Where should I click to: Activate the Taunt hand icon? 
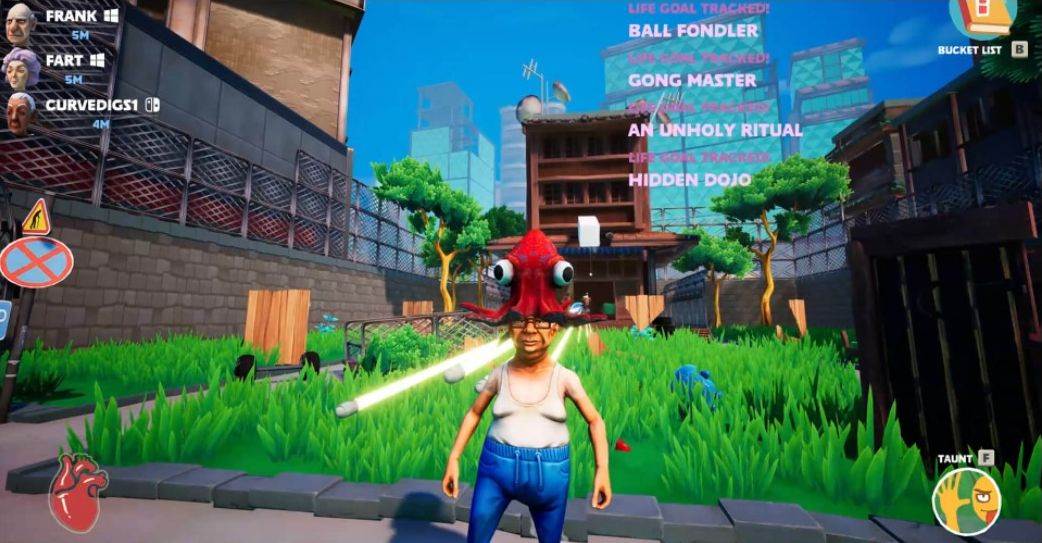pyautogui.click(x=966, y=500)
